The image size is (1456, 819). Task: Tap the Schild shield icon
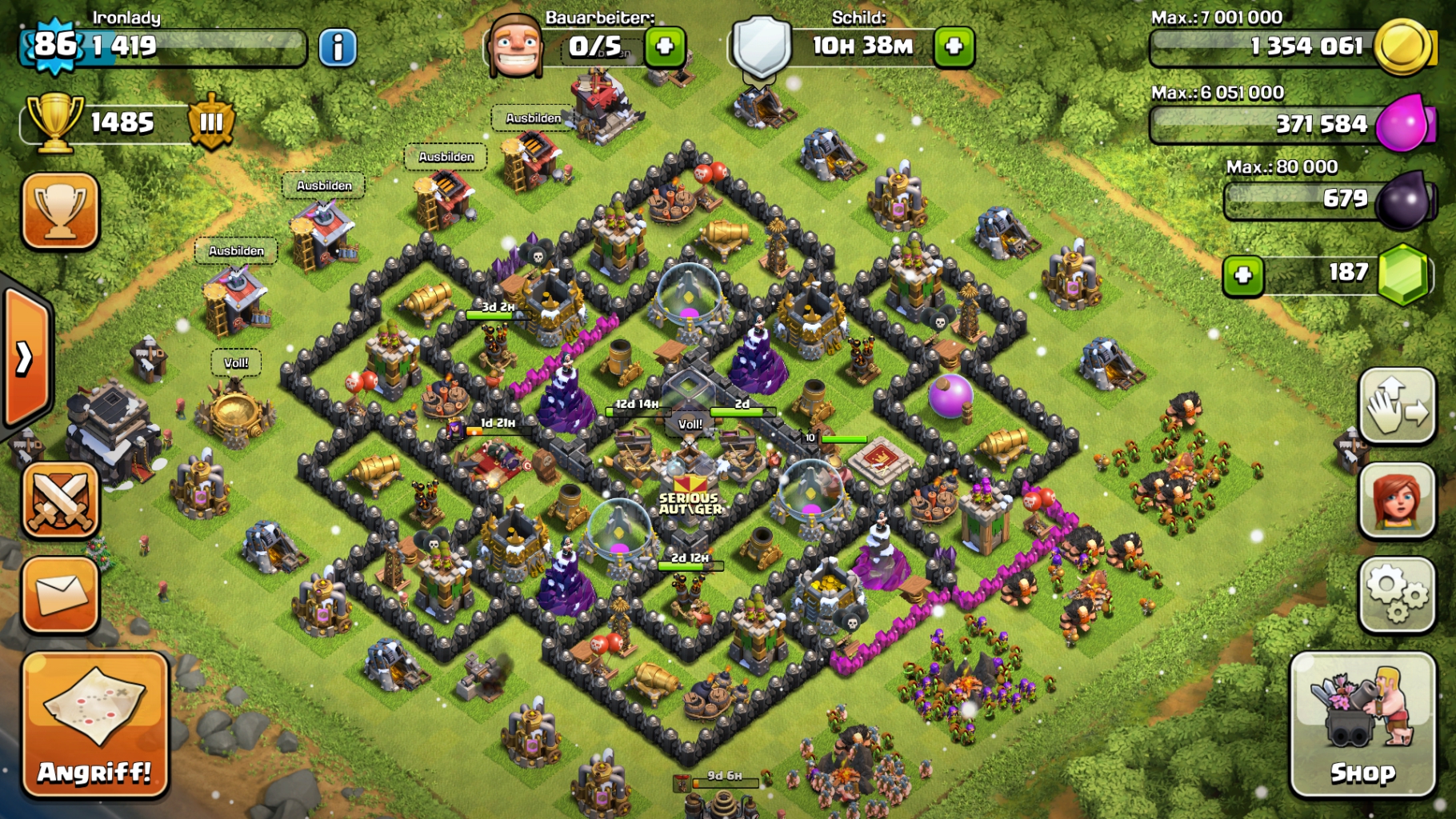pyautogui.click(x=762, y=46)
